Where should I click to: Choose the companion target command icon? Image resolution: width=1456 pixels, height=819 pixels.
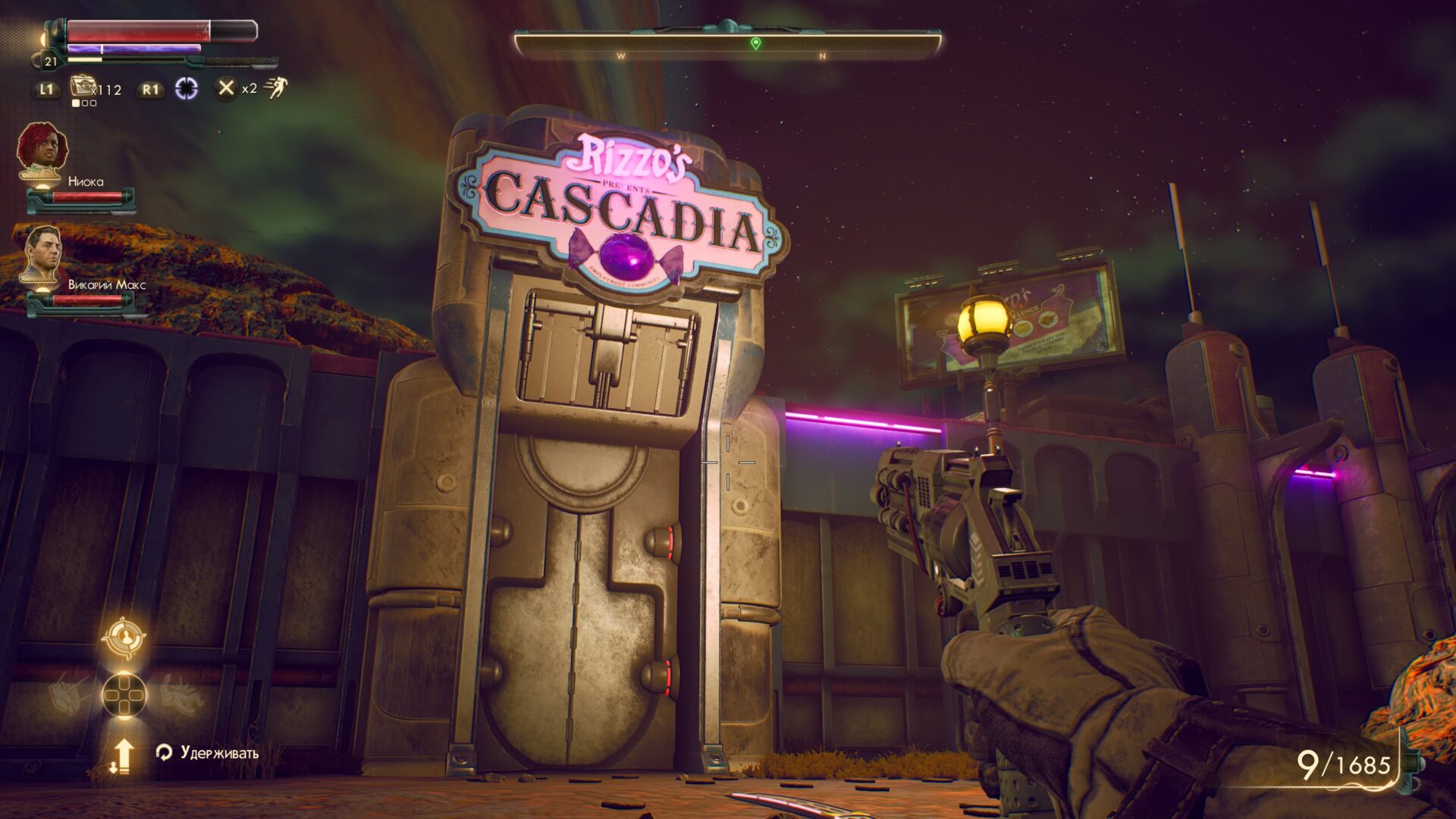click(x=124, y=638)
